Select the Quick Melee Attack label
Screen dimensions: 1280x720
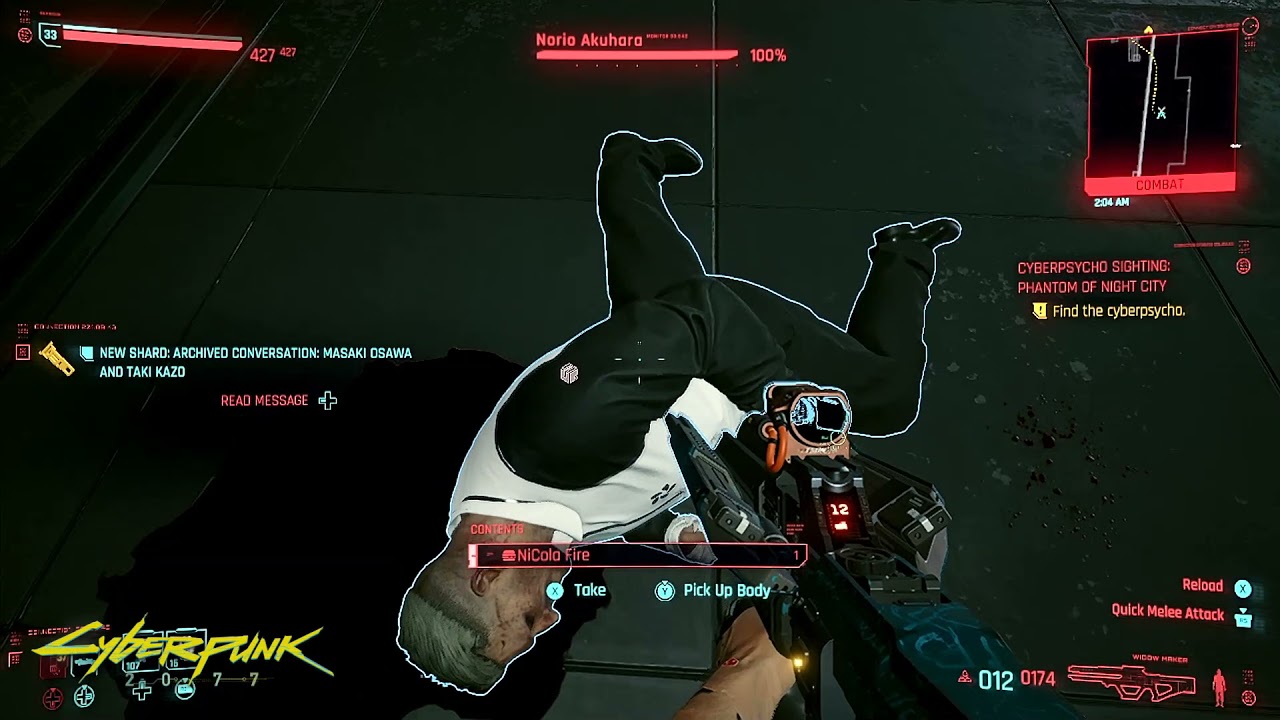[1167, 612]
